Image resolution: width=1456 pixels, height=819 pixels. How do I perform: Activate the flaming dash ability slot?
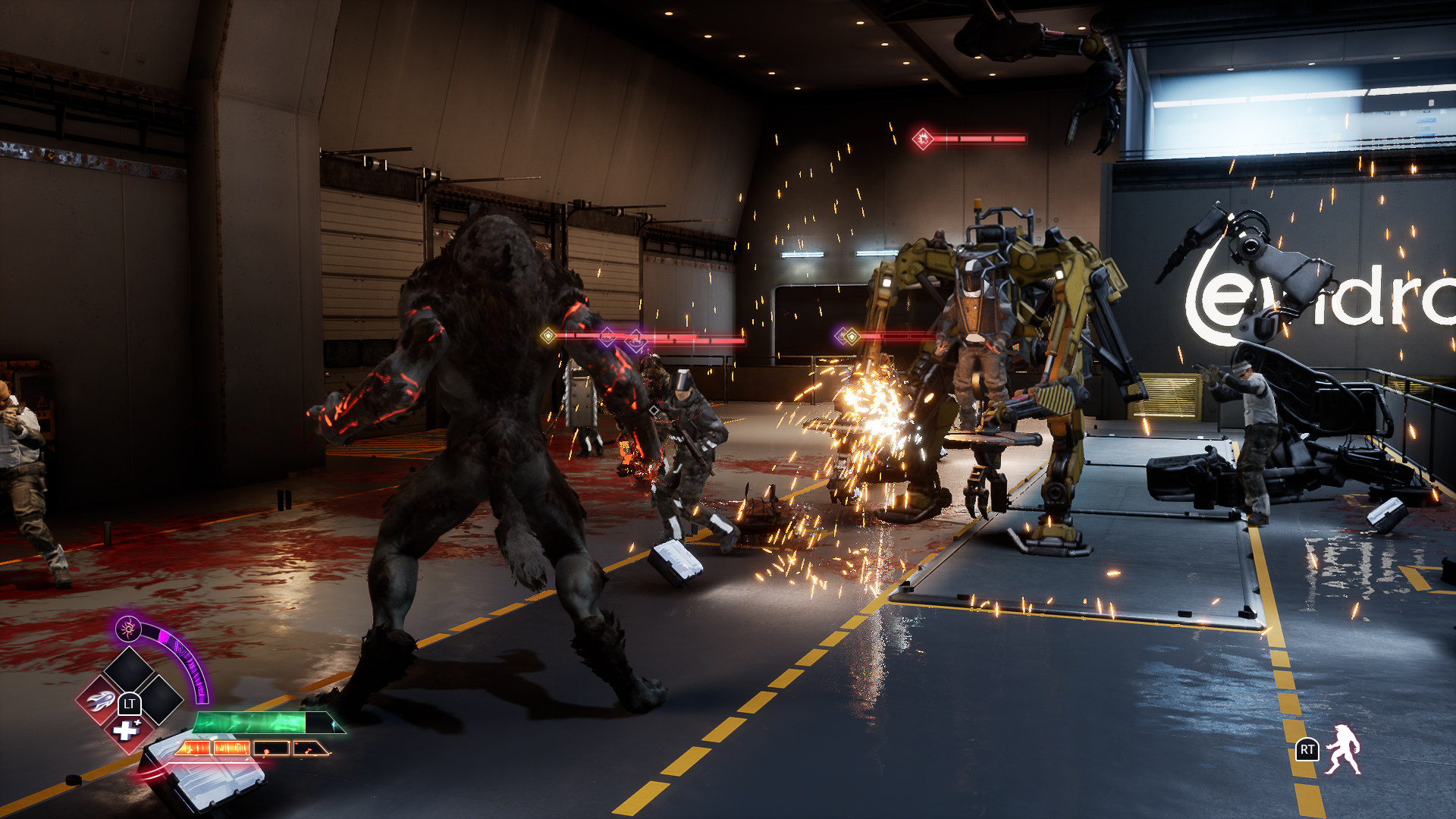tap(99, 701)
